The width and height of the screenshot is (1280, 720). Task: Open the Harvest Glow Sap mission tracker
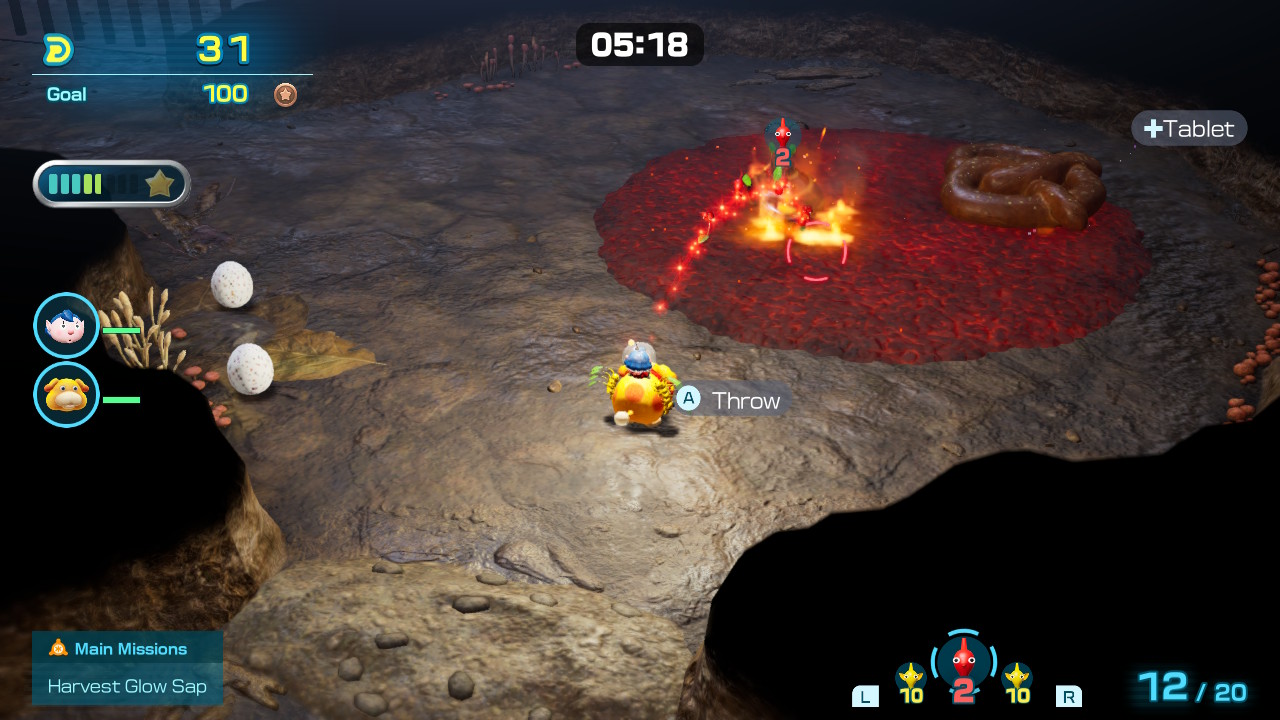pos(127,686)
